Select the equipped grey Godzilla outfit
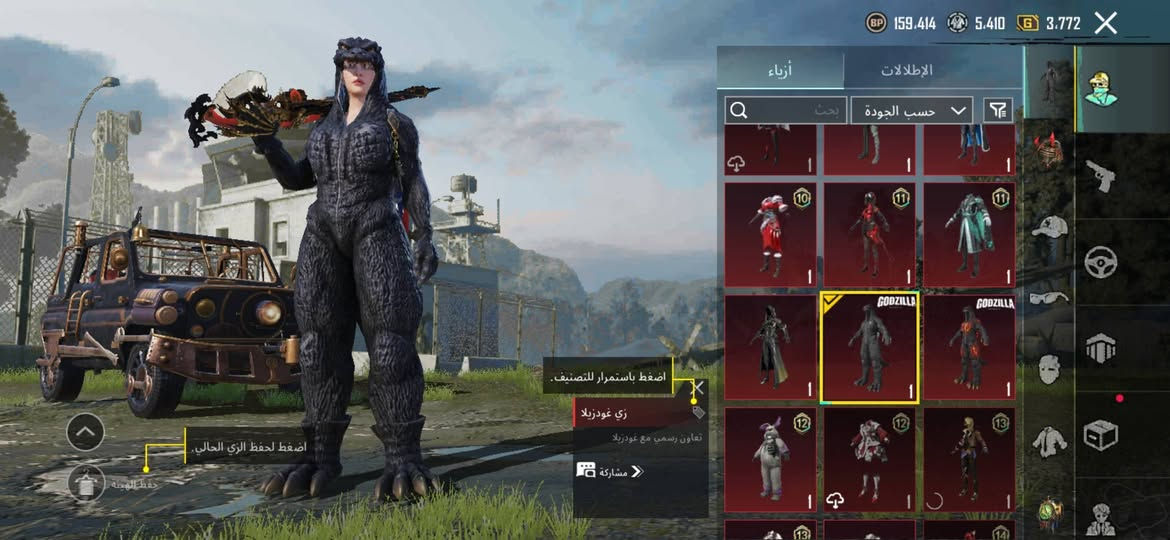This screenshot has height=540, width=1170. [x=869, y=348]
